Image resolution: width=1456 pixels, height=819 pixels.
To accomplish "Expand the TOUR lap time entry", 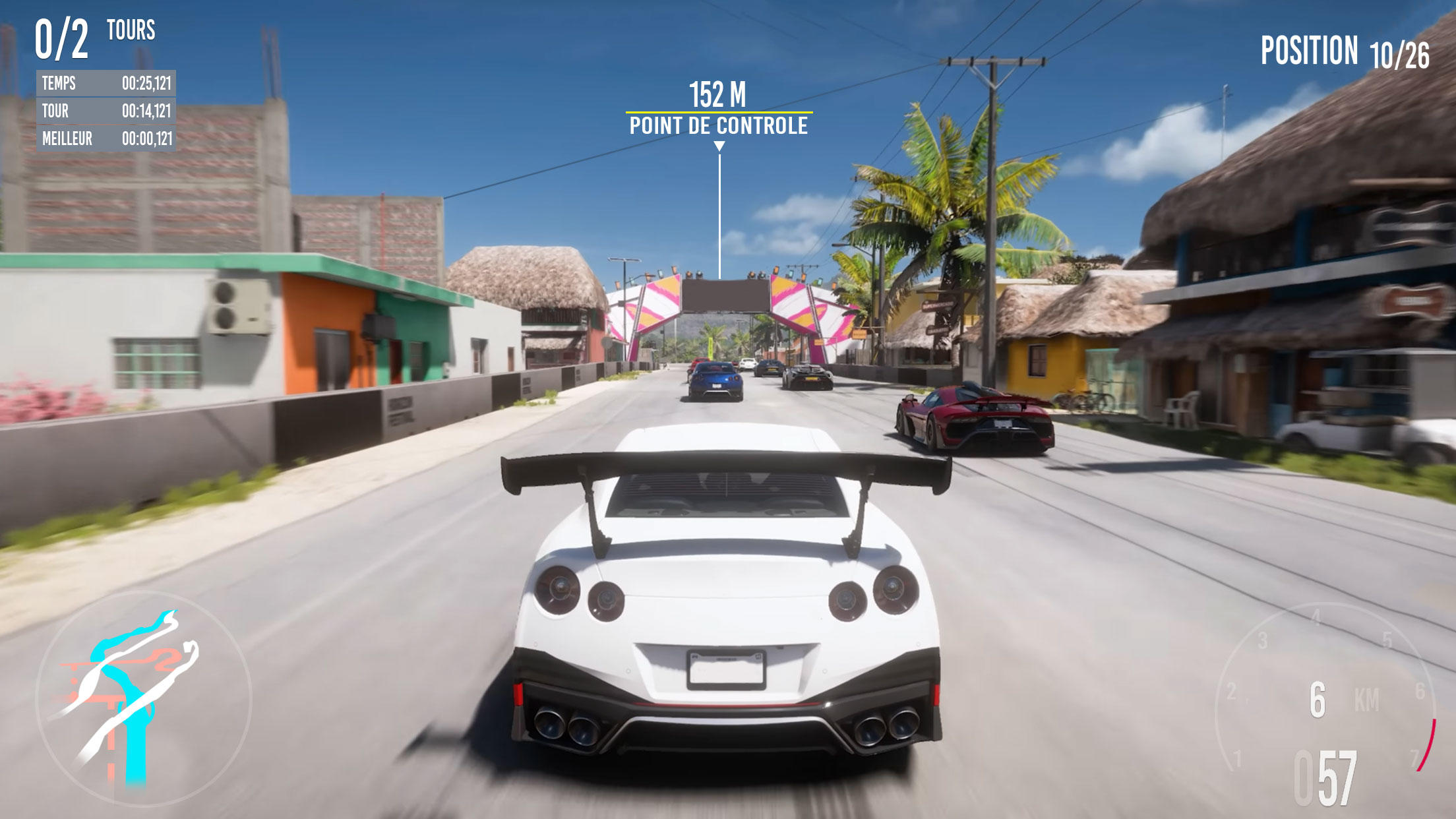I will (106, 112).
